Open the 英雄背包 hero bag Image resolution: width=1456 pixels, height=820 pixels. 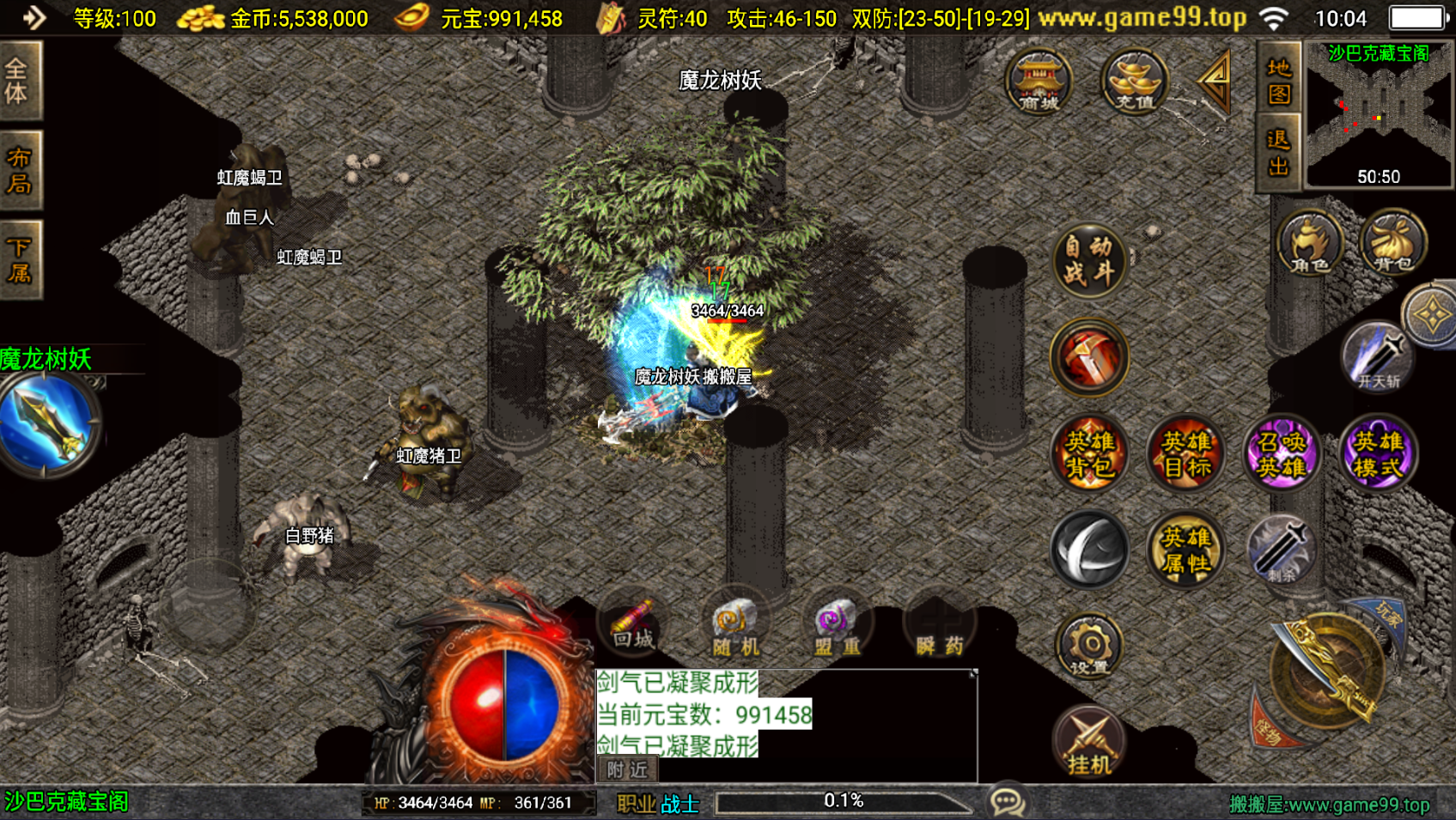pyautogui.click(x=1090, y=454)
